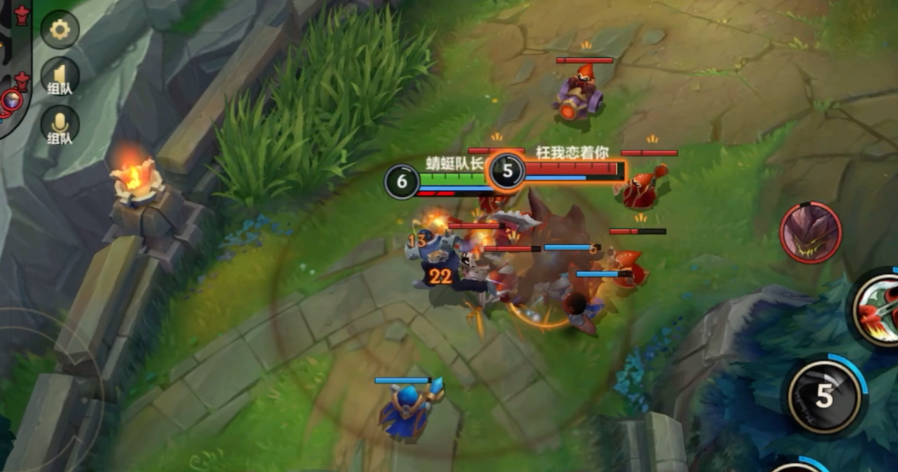Tap the ability showing cooldown 5

tap(824, 396)
